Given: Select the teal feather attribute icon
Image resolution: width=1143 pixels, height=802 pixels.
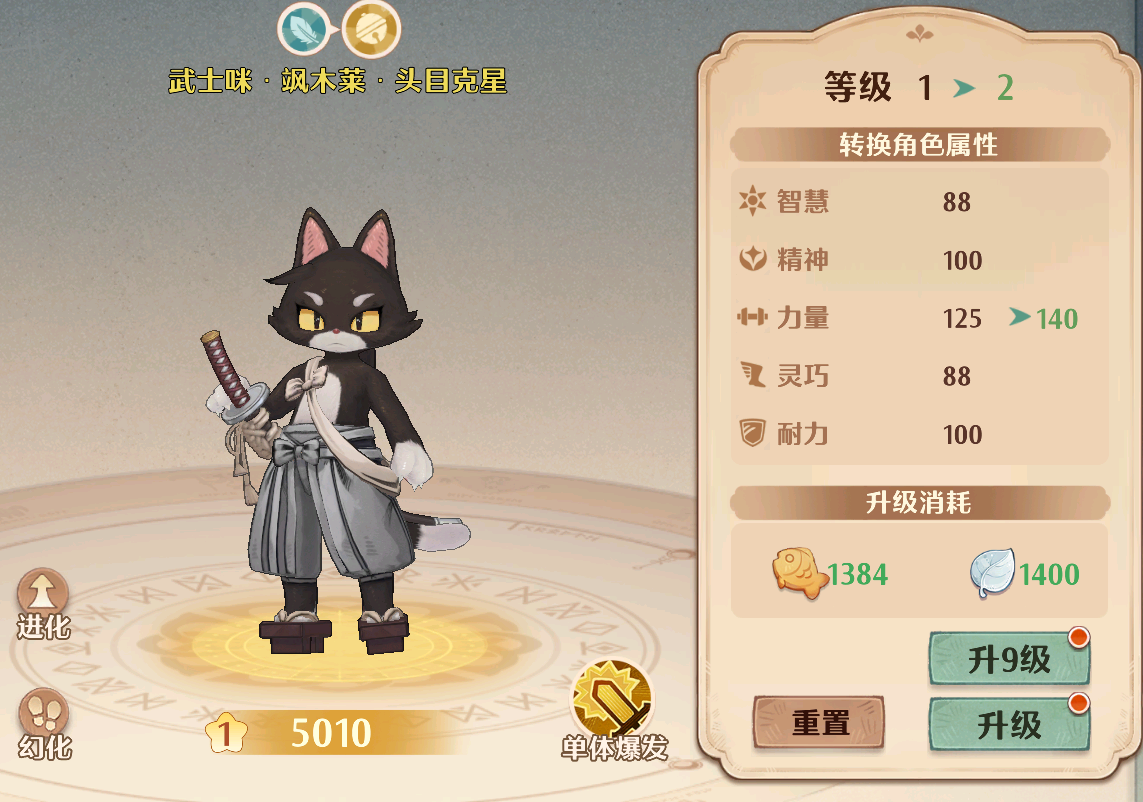Looking at the screenshot, I should click(304, 30).
